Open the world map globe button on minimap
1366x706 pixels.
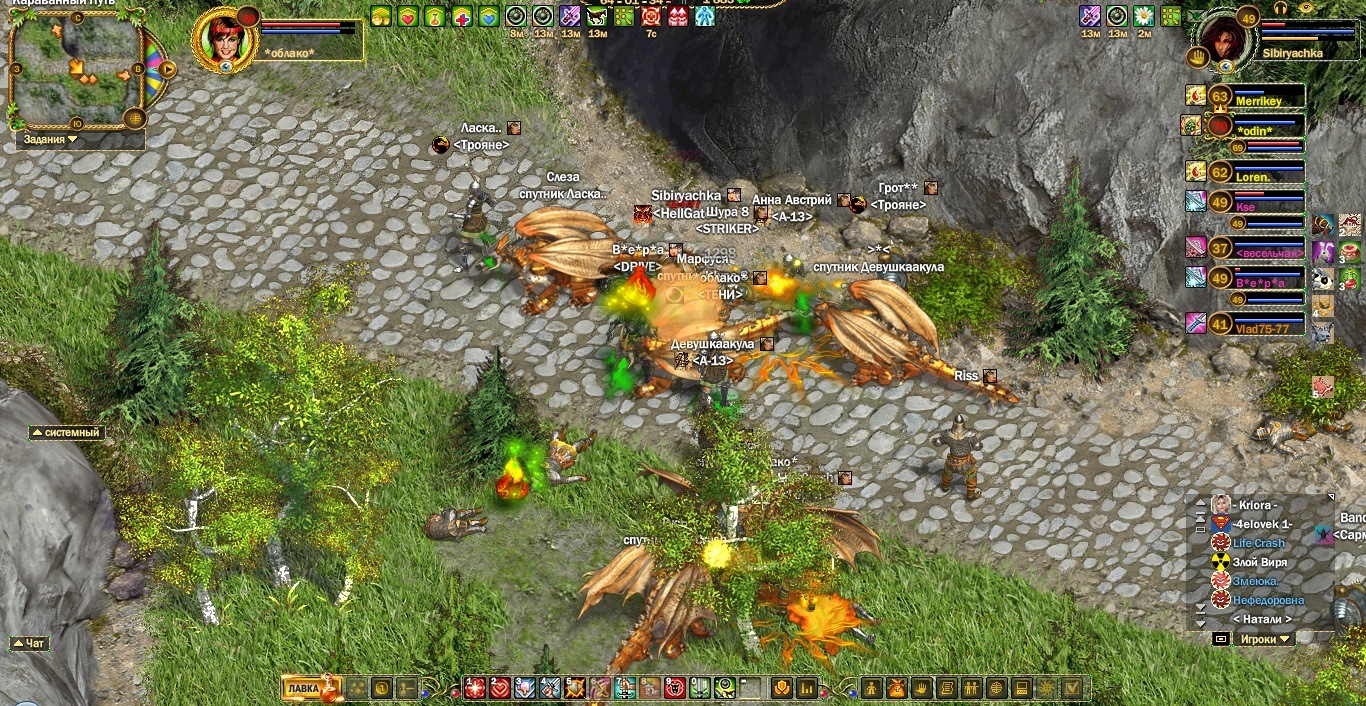pos(136,118)
